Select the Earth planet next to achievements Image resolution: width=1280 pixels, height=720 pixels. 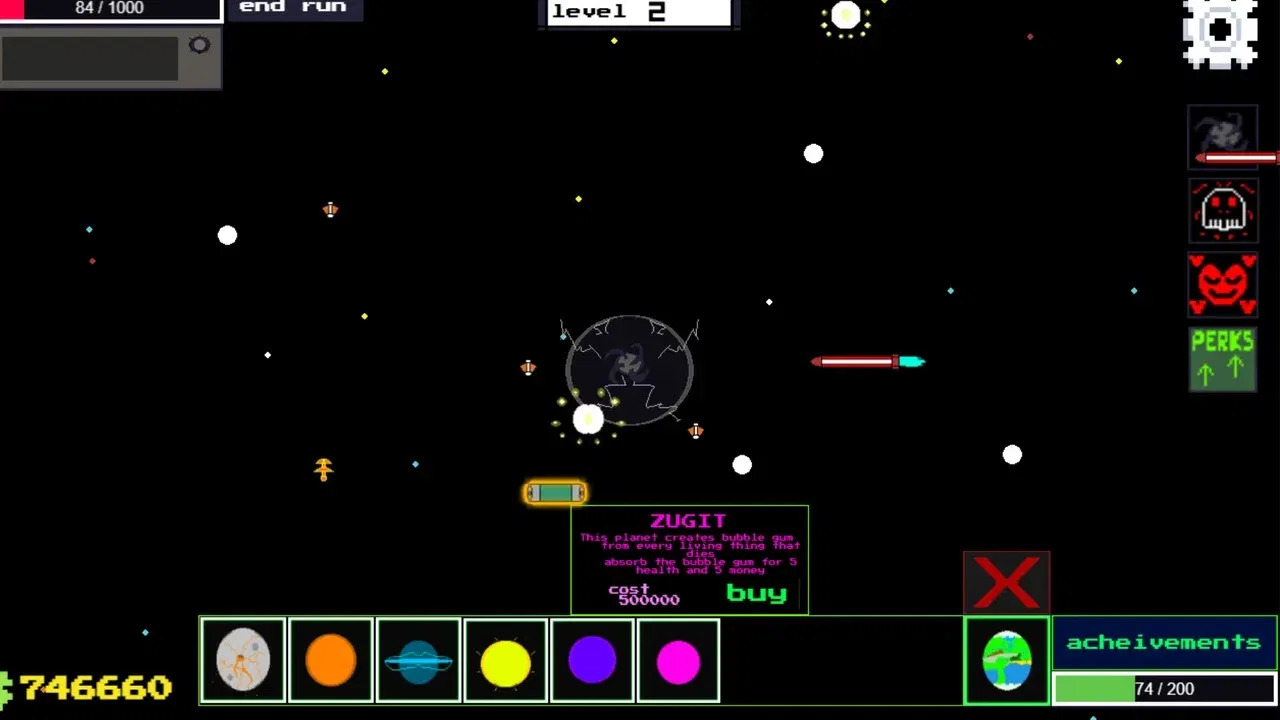coord(1007,660)
